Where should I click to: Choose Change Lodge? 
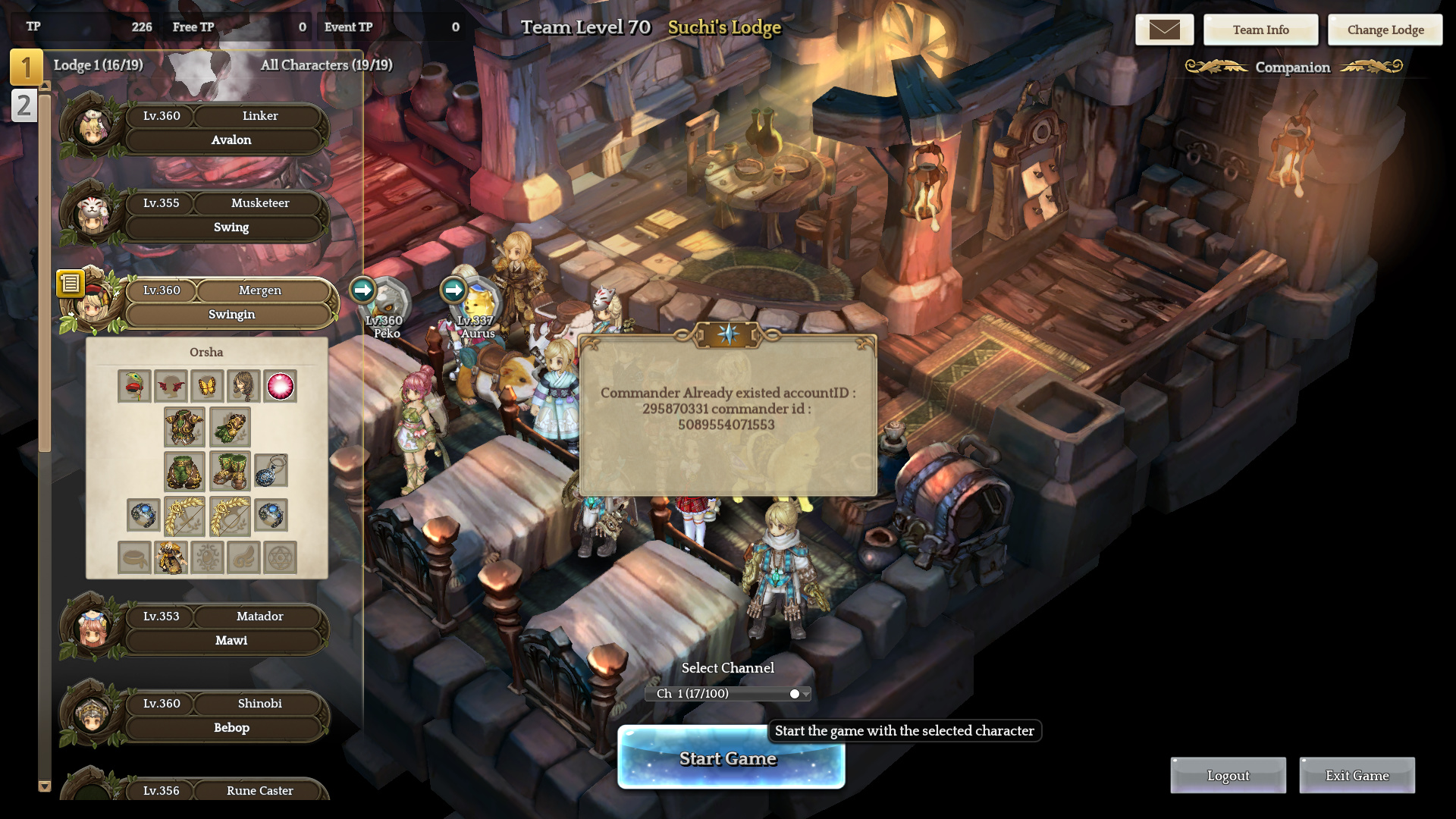tap(1385, 30)
